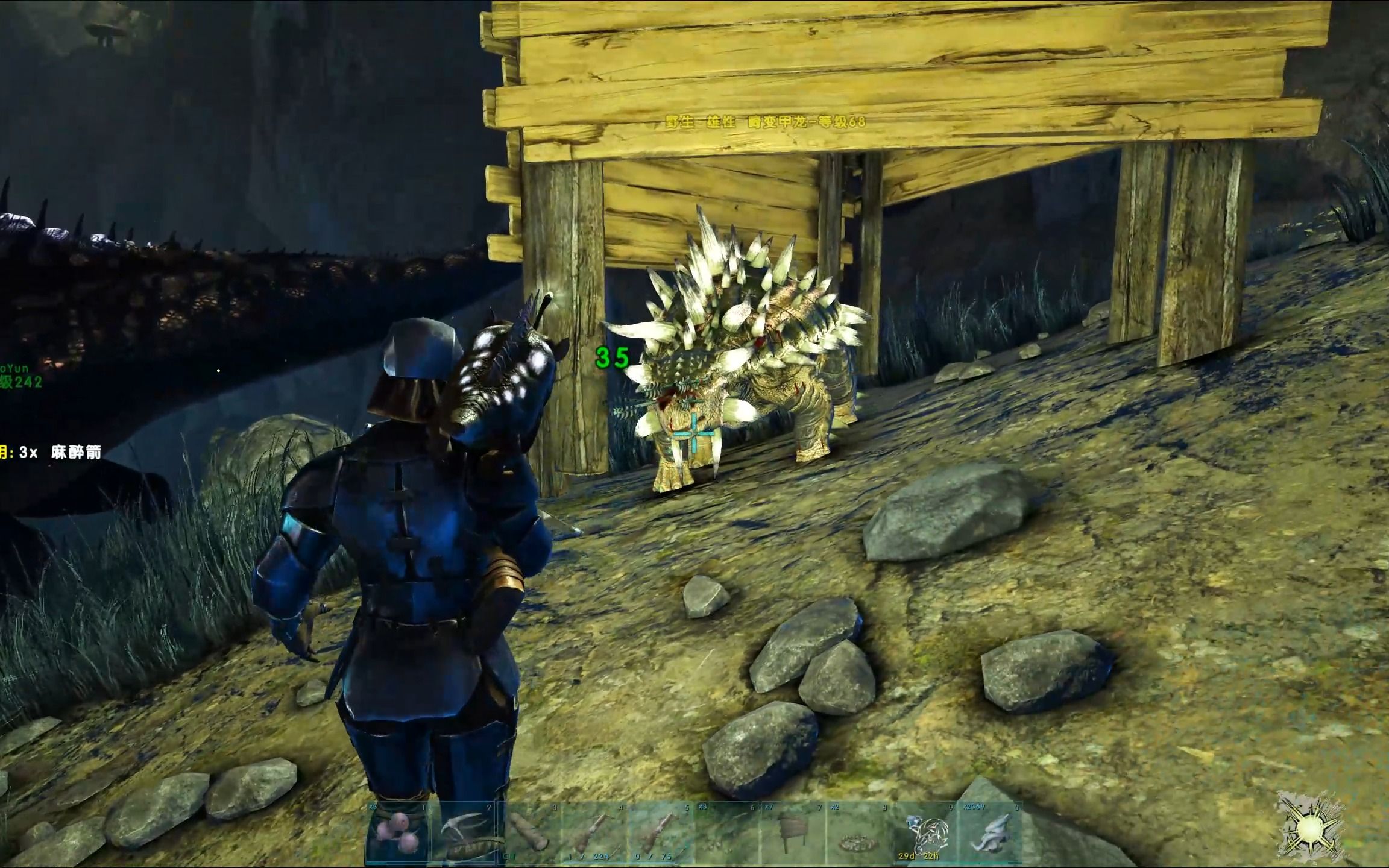The height and width of the screenshot is (868, 1389).
Task: Select the pink orbs in hotbar slot 1
Action: pos(397,833)
